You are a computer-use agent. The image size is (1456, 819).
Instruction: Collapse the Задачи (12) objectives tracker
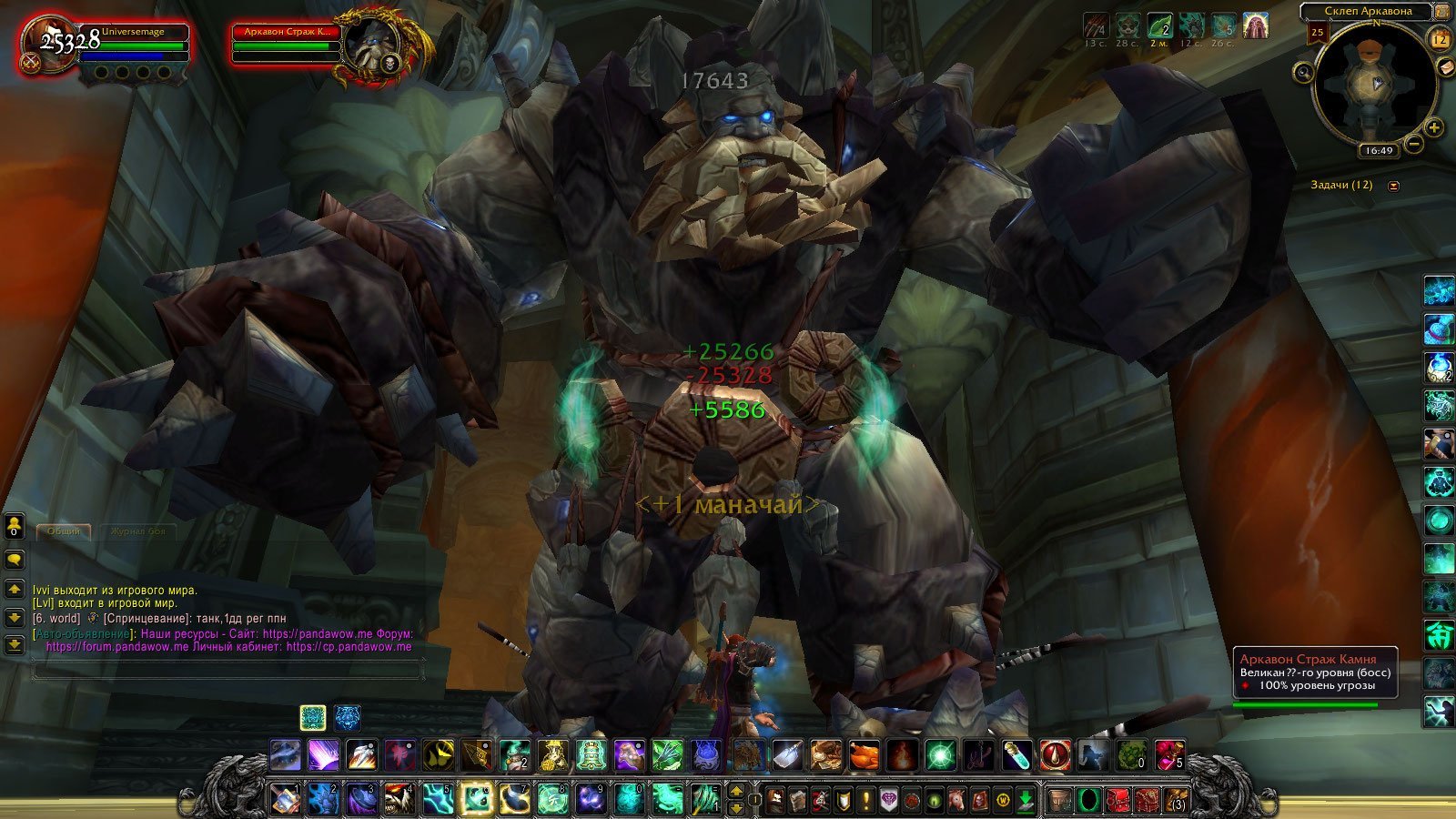click(1393, 186)
